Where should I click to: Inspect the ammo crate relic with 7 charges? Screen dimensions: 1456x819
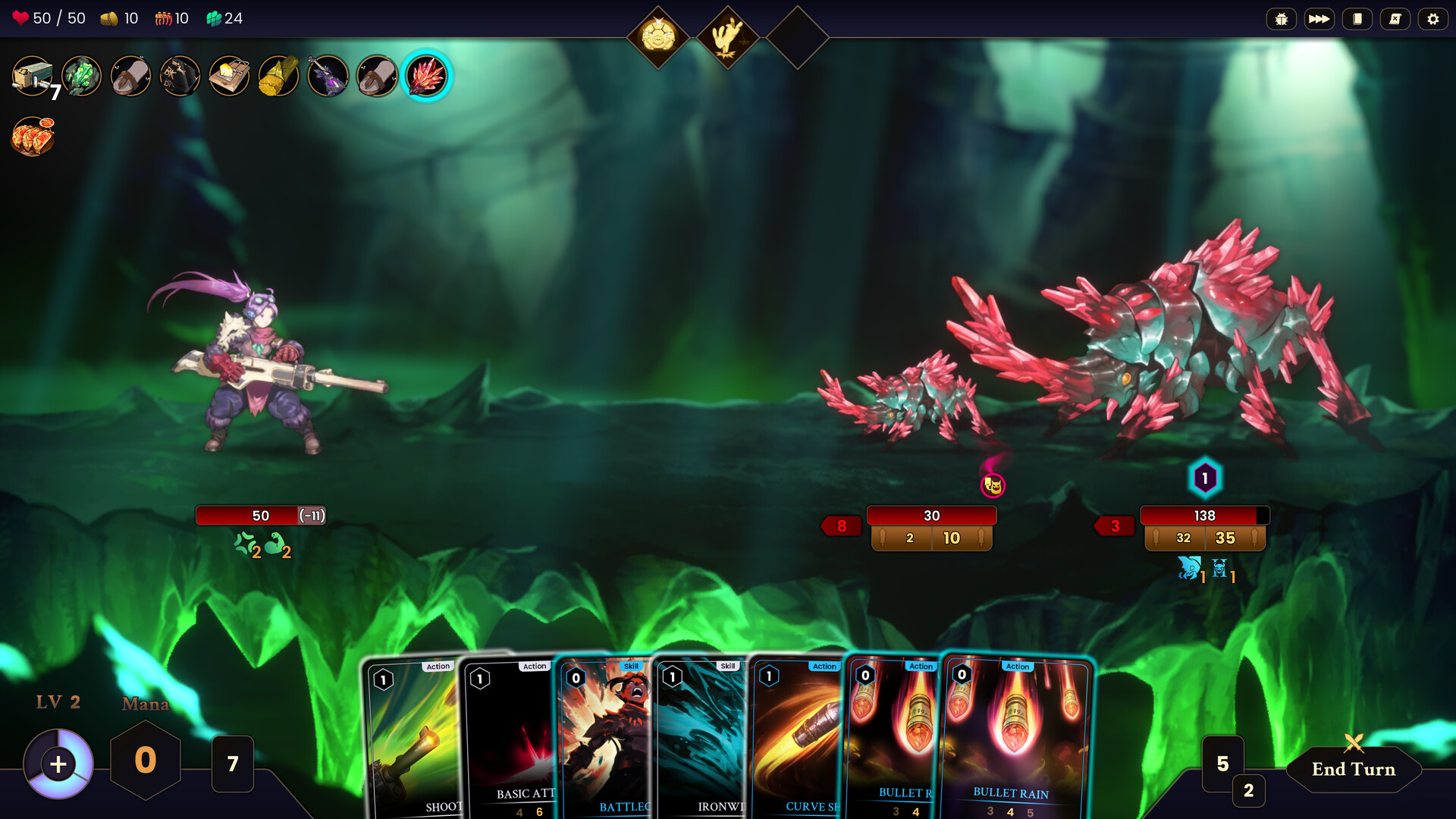(x=34, y=76)
